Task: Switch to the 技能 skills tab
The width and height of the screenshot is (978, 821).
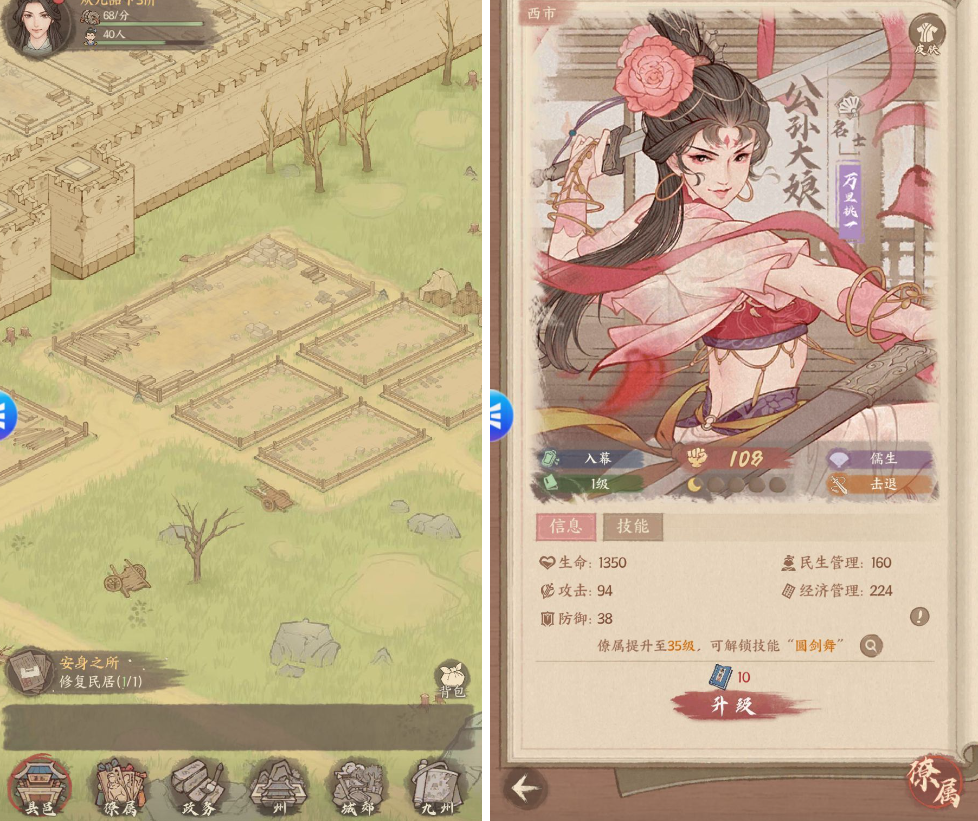Action: click(x=632, y=527)
